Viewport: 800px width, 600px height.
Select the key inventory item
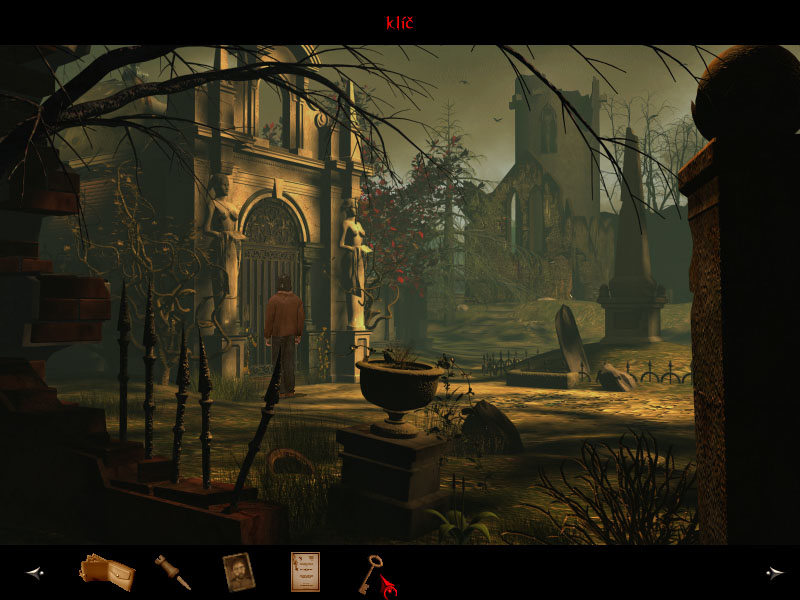click(373, 571)
